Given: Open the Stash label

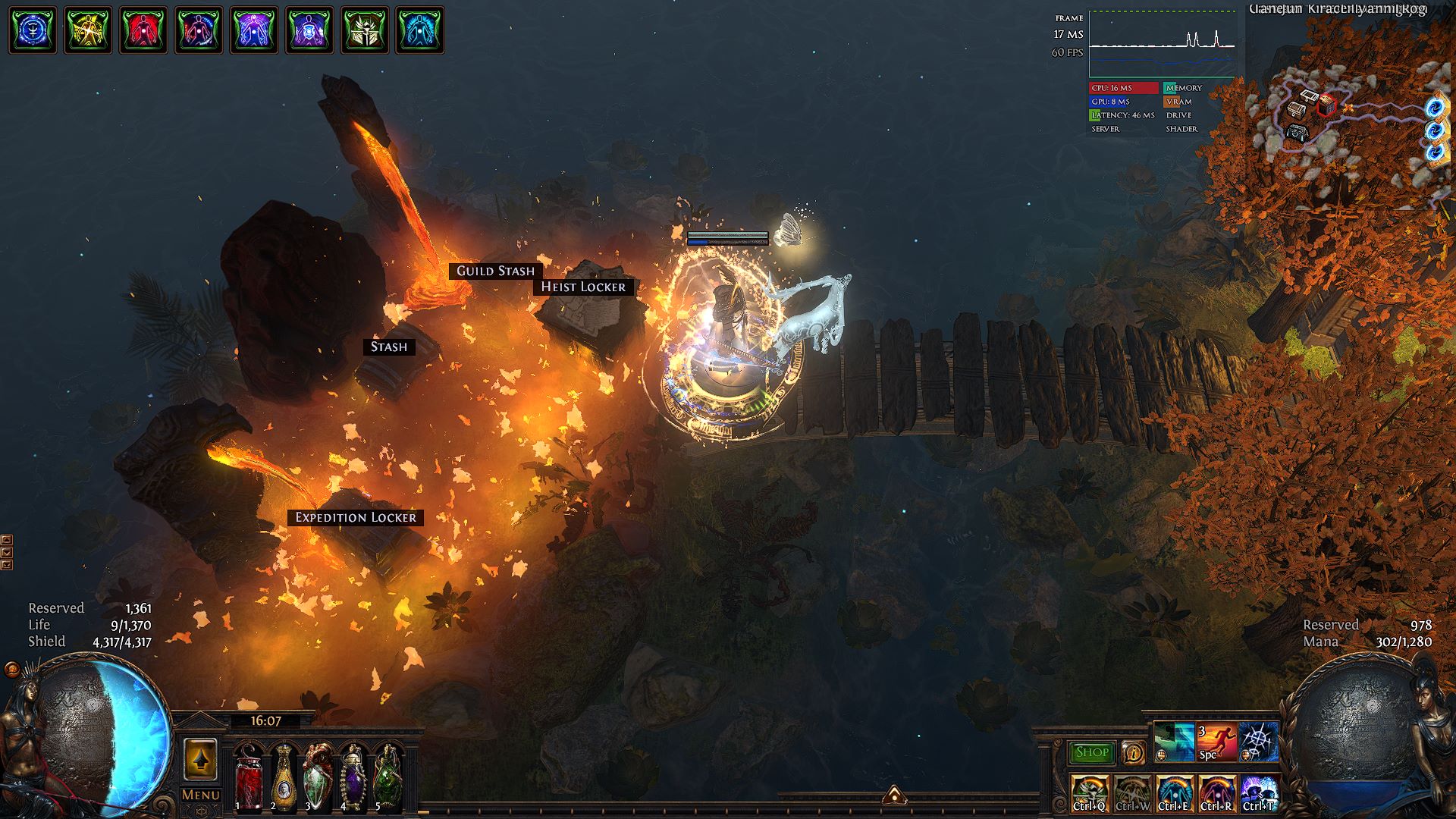Looking at the screenshot, I should tap(388, 347).
